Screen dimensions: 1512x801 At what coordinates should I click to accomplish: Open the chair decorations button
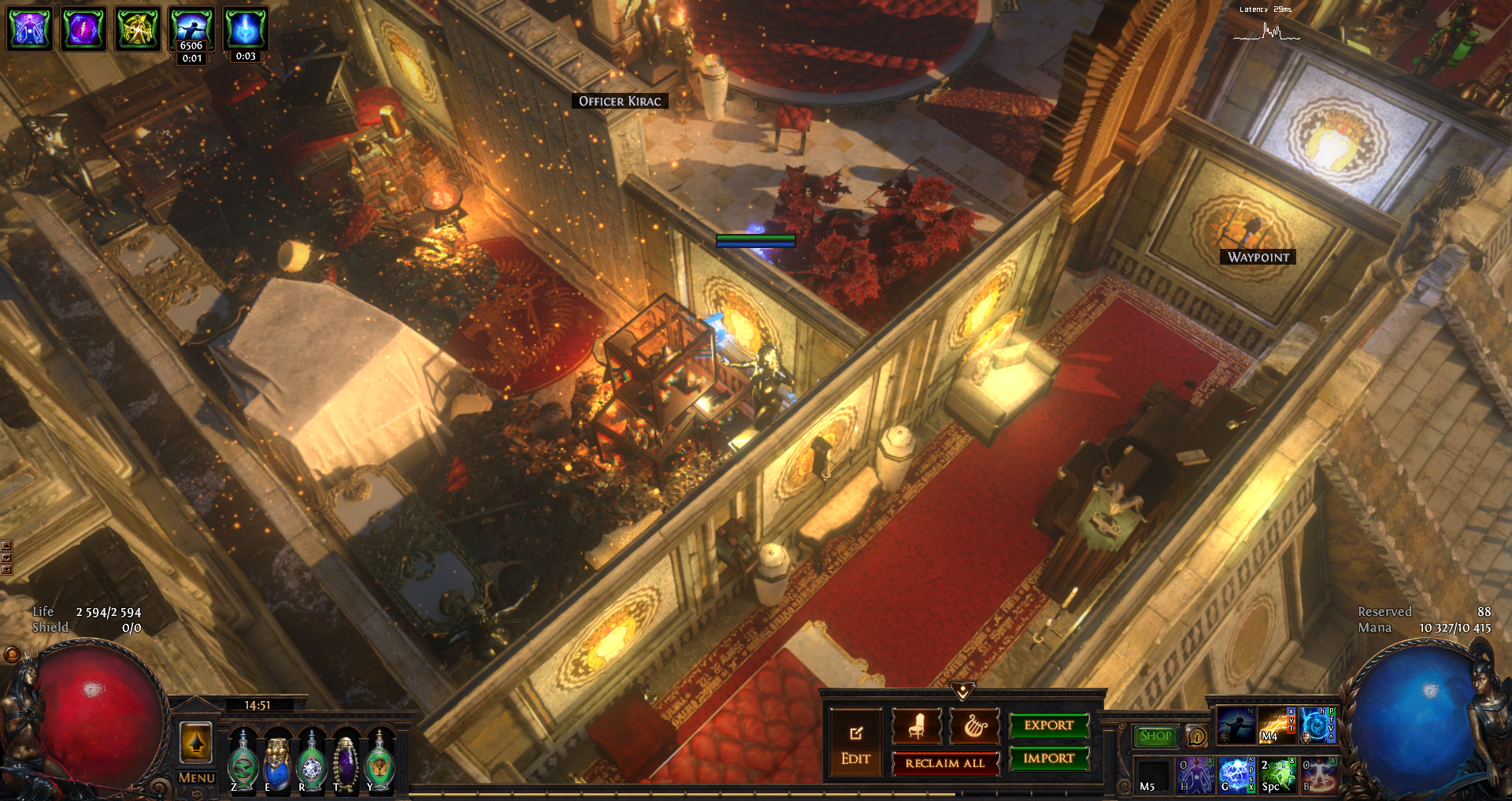click(x=916, y=726)
